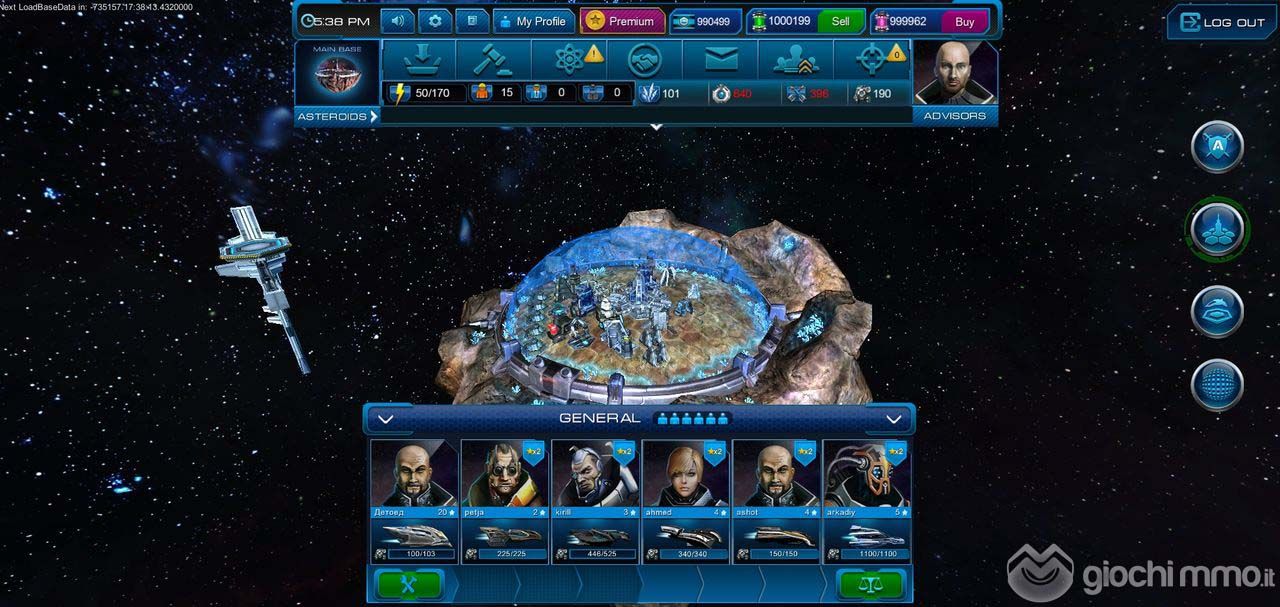Sell the green resource
1280x607 pixels.
point(840,21)
